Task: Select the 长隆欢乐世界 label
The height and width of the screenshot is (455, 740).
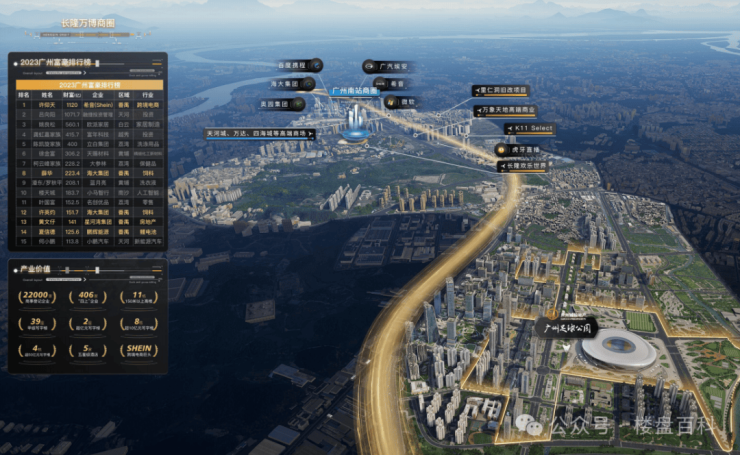Action: point(522,165)
